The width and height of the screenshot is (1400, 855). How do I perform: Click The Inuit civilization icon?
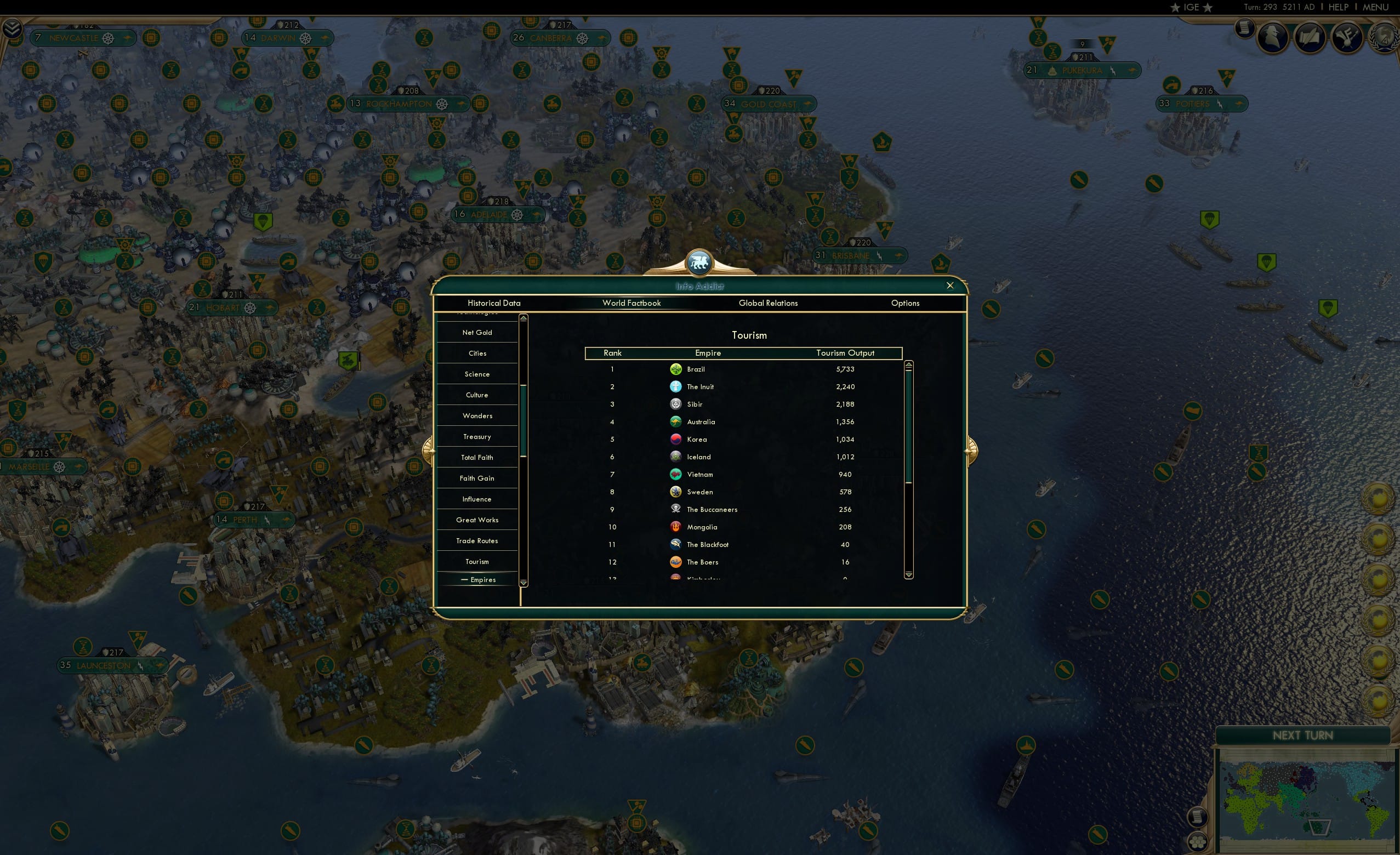(x=675, y=386)
